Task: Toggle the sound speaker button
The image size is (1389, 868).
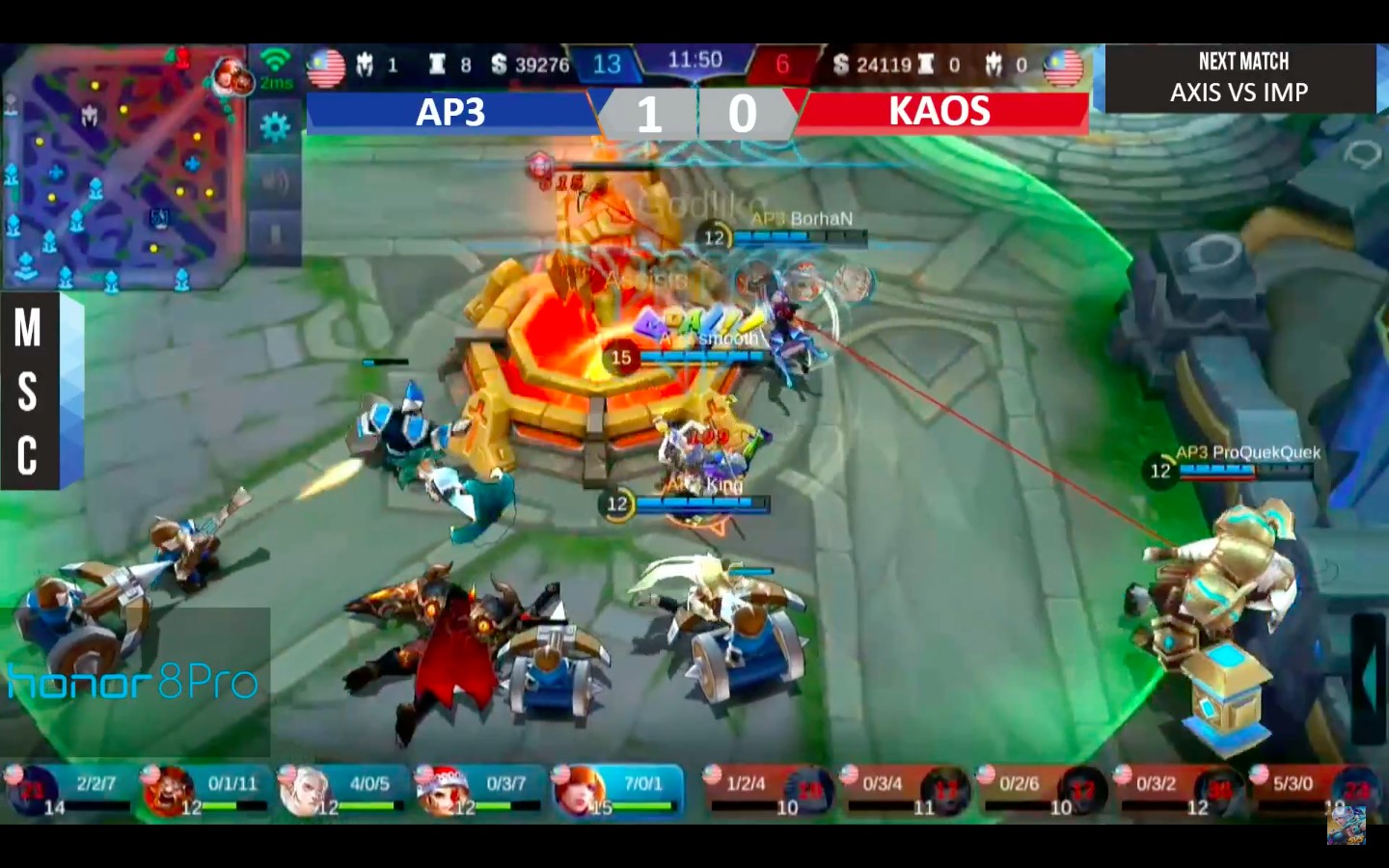Action: (275, 182)
